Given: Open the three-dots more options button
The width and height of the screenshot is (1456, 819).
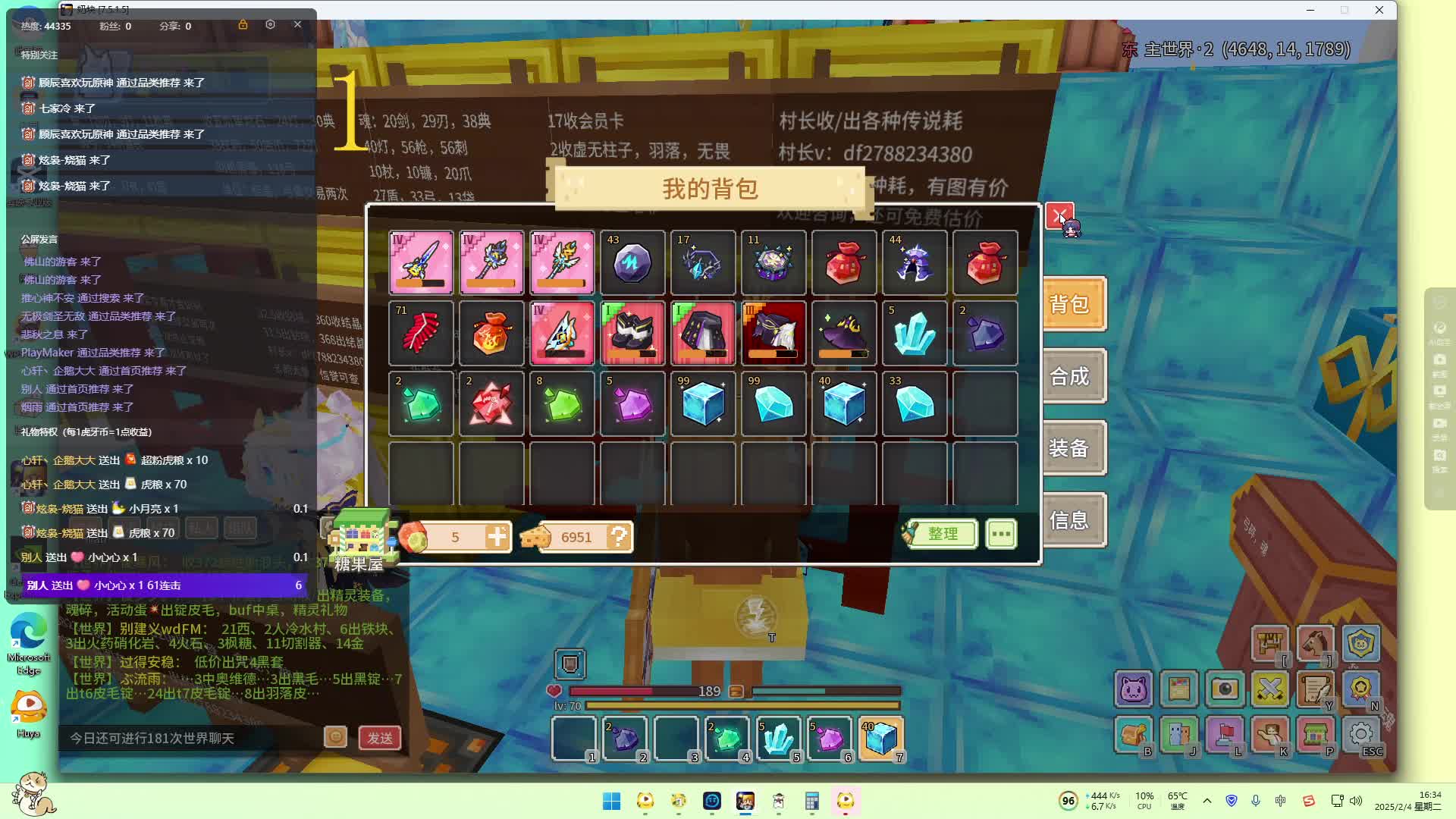Looking at the screenshot, I should 1001,534.
